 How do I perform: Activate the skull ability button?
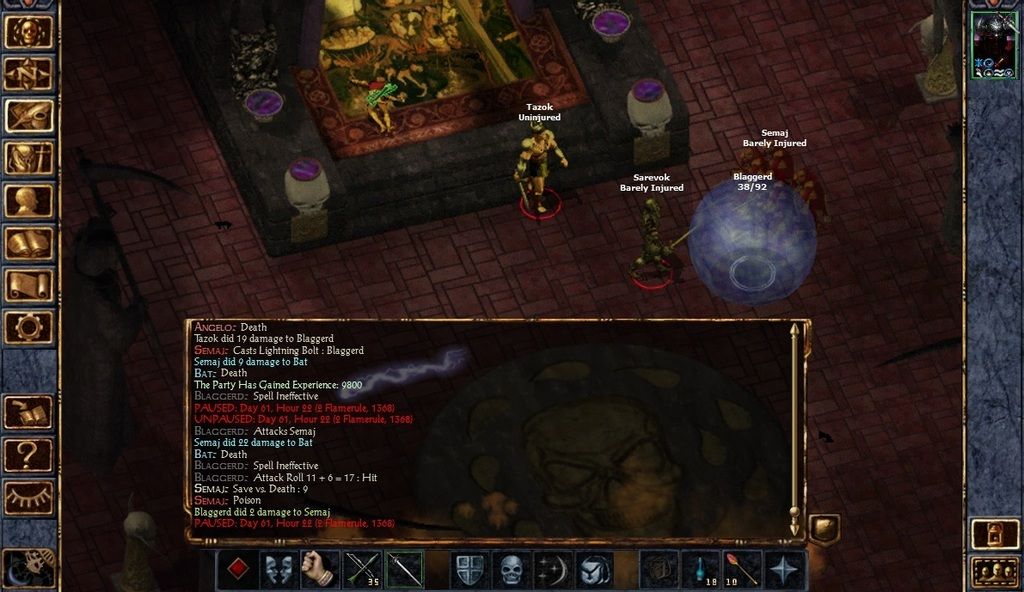click(x=511, y=570)
